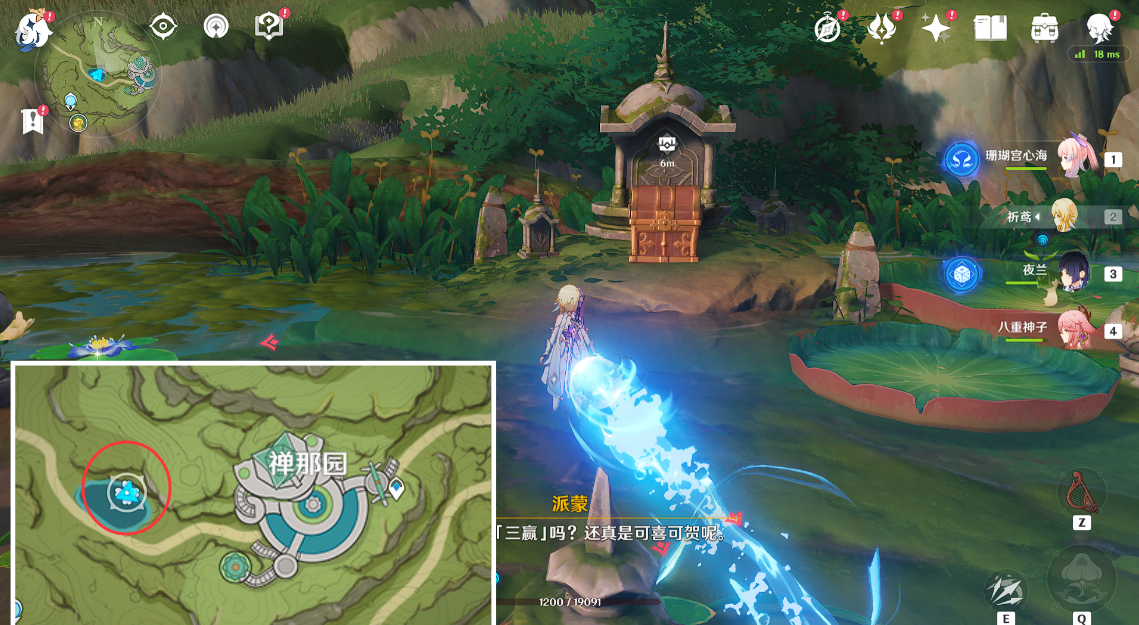Viewport: 1139px width, 625px height.
Task: Open the quest log banner icon
Action: tap(32, 122)
